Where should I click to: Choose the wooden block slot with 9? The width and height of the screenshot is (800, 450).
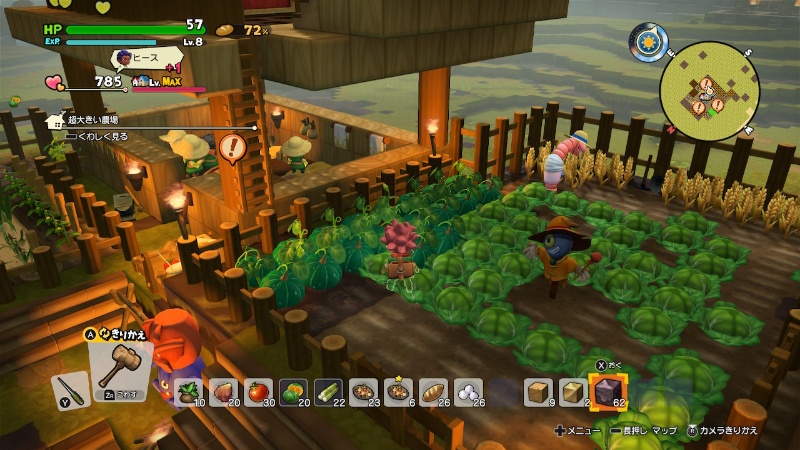click(x=539, y=393)
